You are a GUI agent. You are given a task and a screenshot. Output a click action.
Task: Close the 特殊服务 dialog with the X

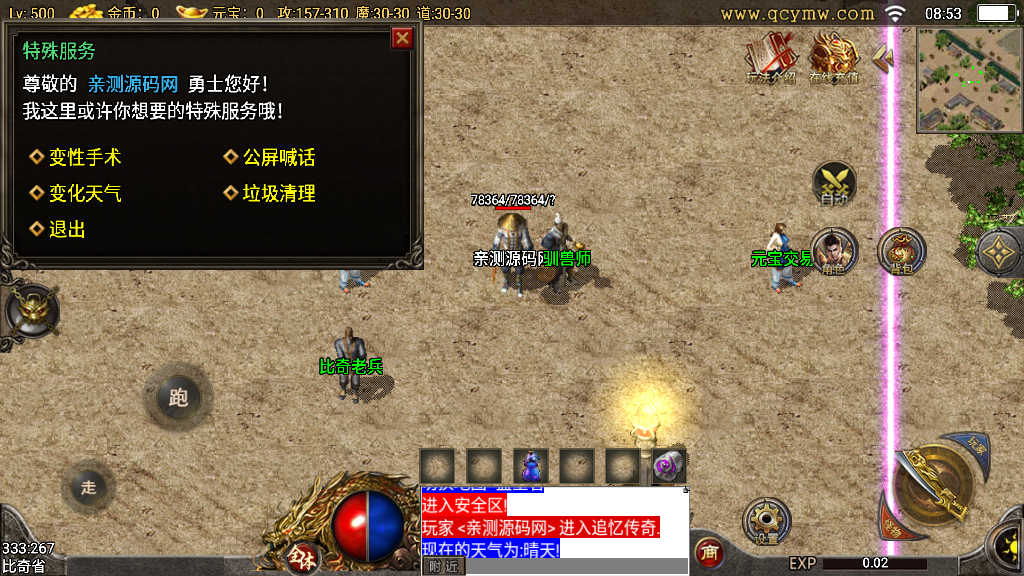coord(402,38)
